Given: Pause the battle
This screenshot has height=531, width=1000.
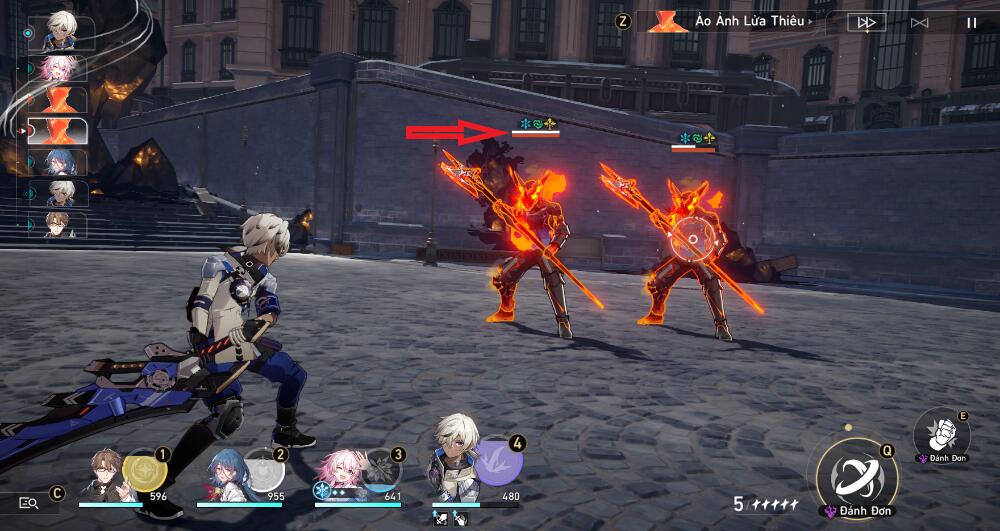Looking at the screenshot, I should (971, 22).
